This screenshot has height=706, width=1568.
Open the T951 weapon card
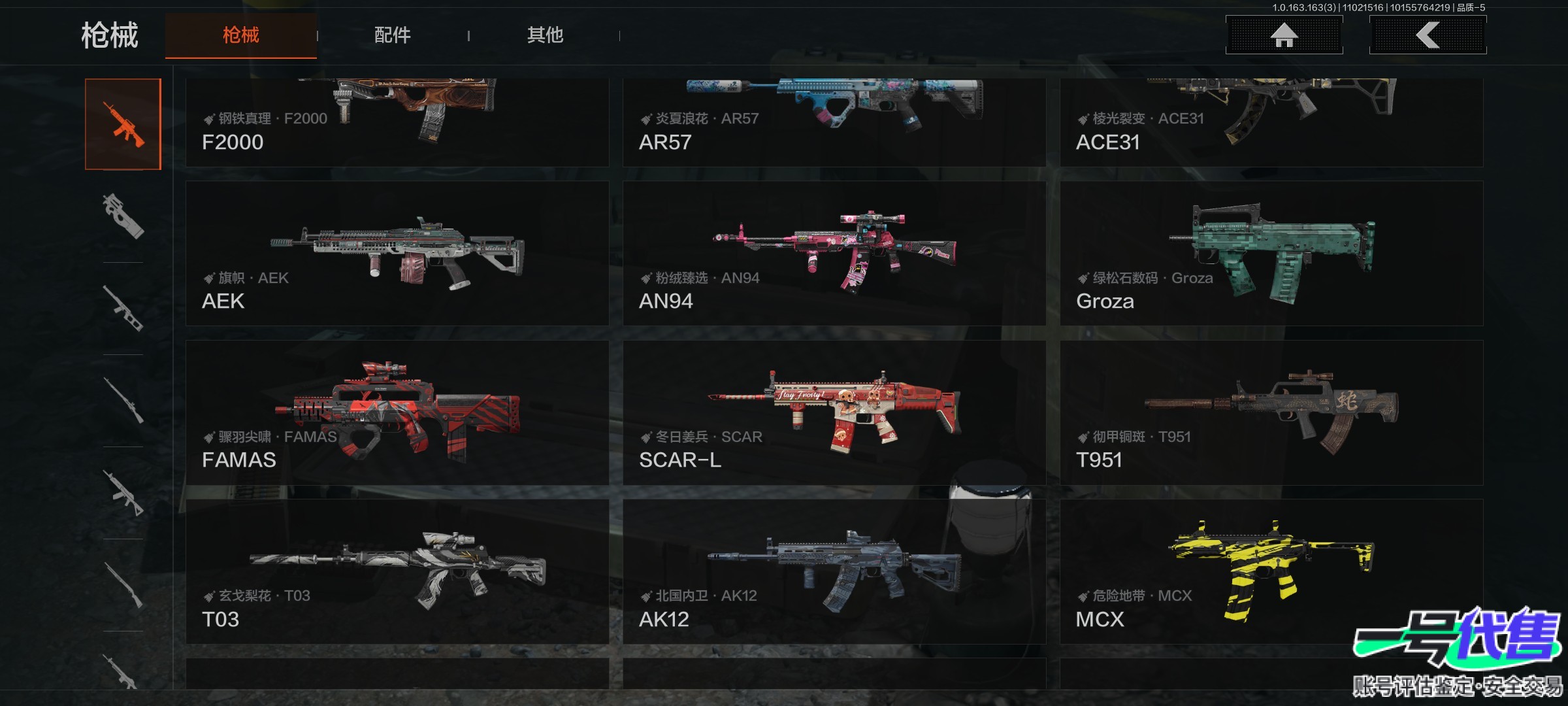point(1271,412)
